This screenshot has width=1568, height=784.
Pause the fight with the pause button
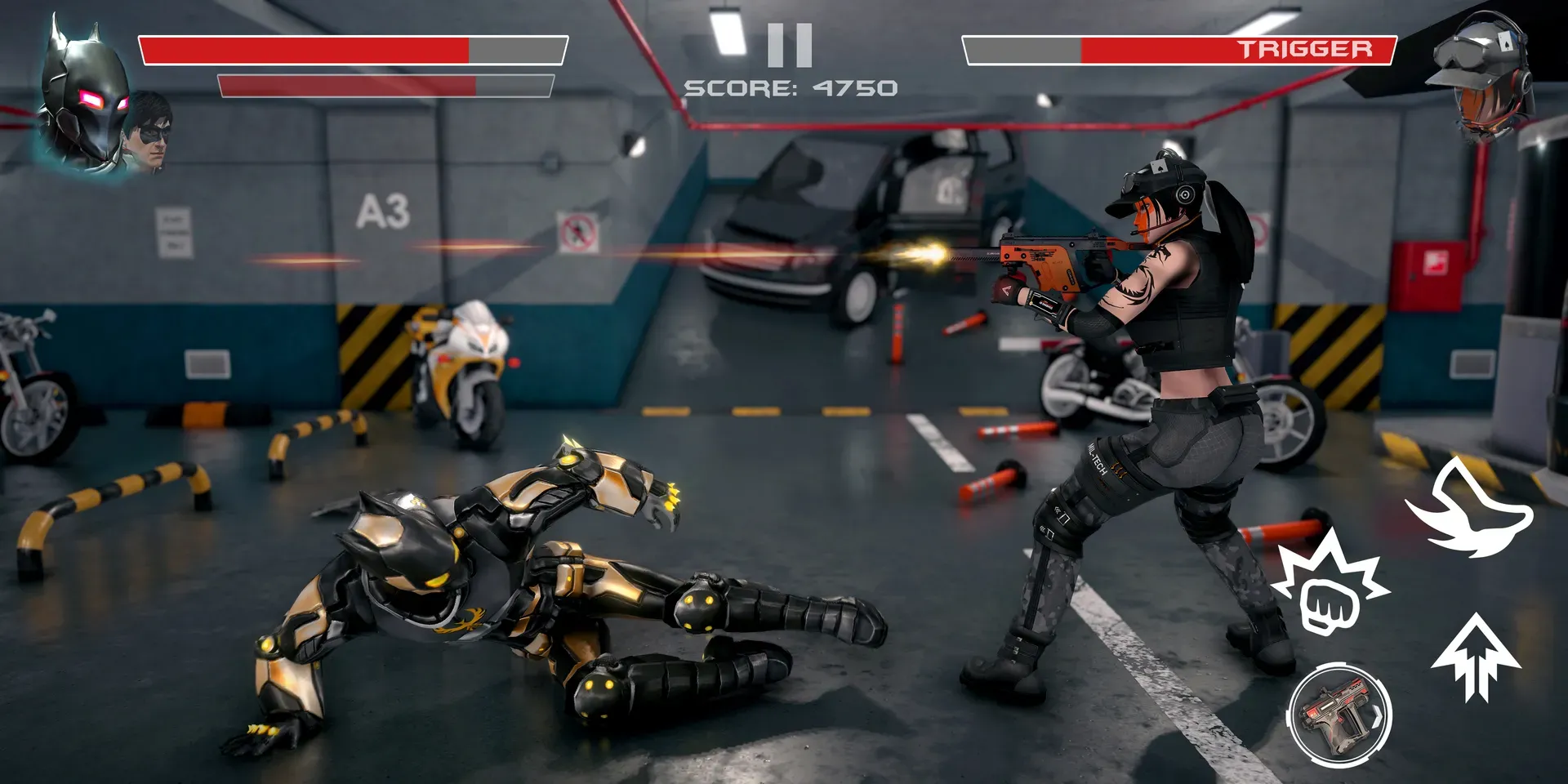tap(790, 45)
